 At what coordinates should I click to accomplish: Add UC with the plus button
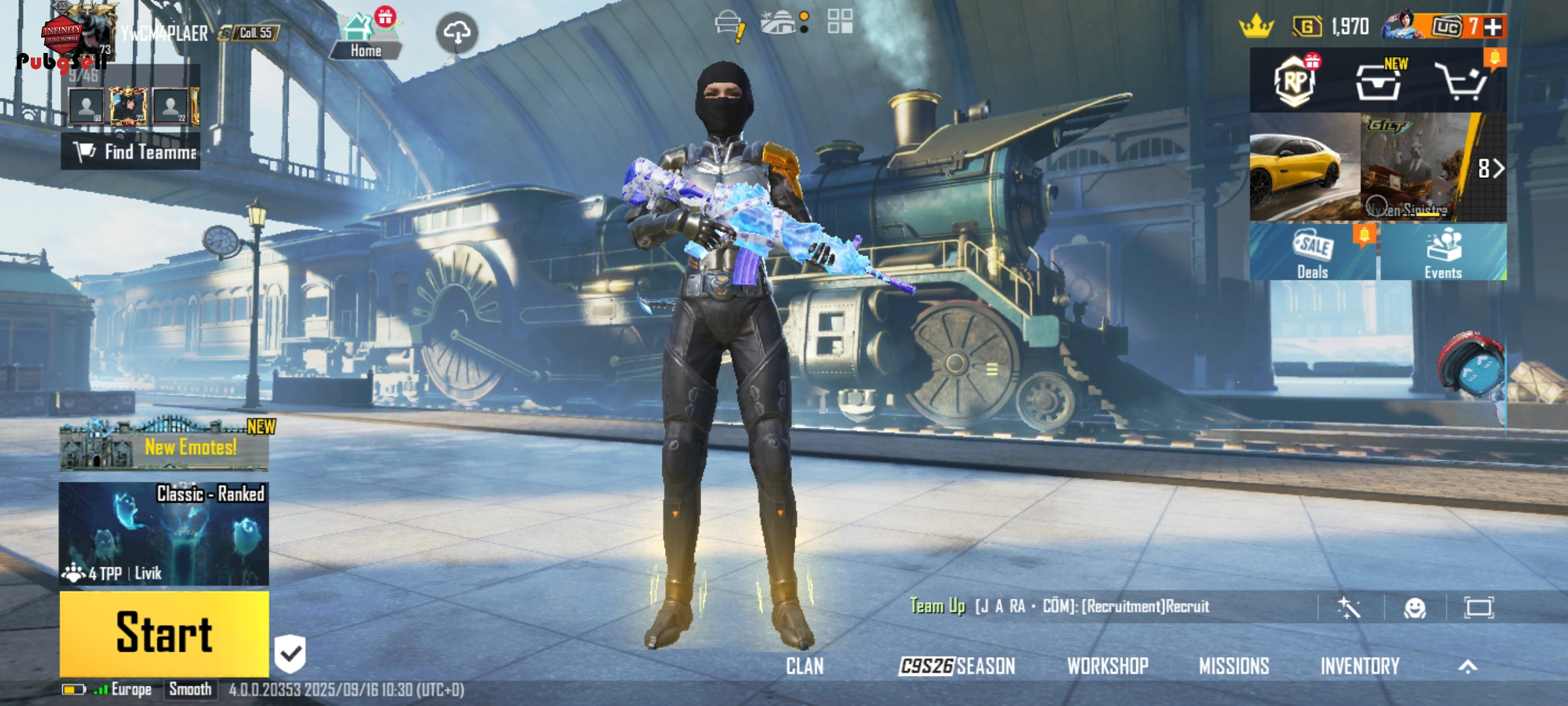(x=1493, y=27)
